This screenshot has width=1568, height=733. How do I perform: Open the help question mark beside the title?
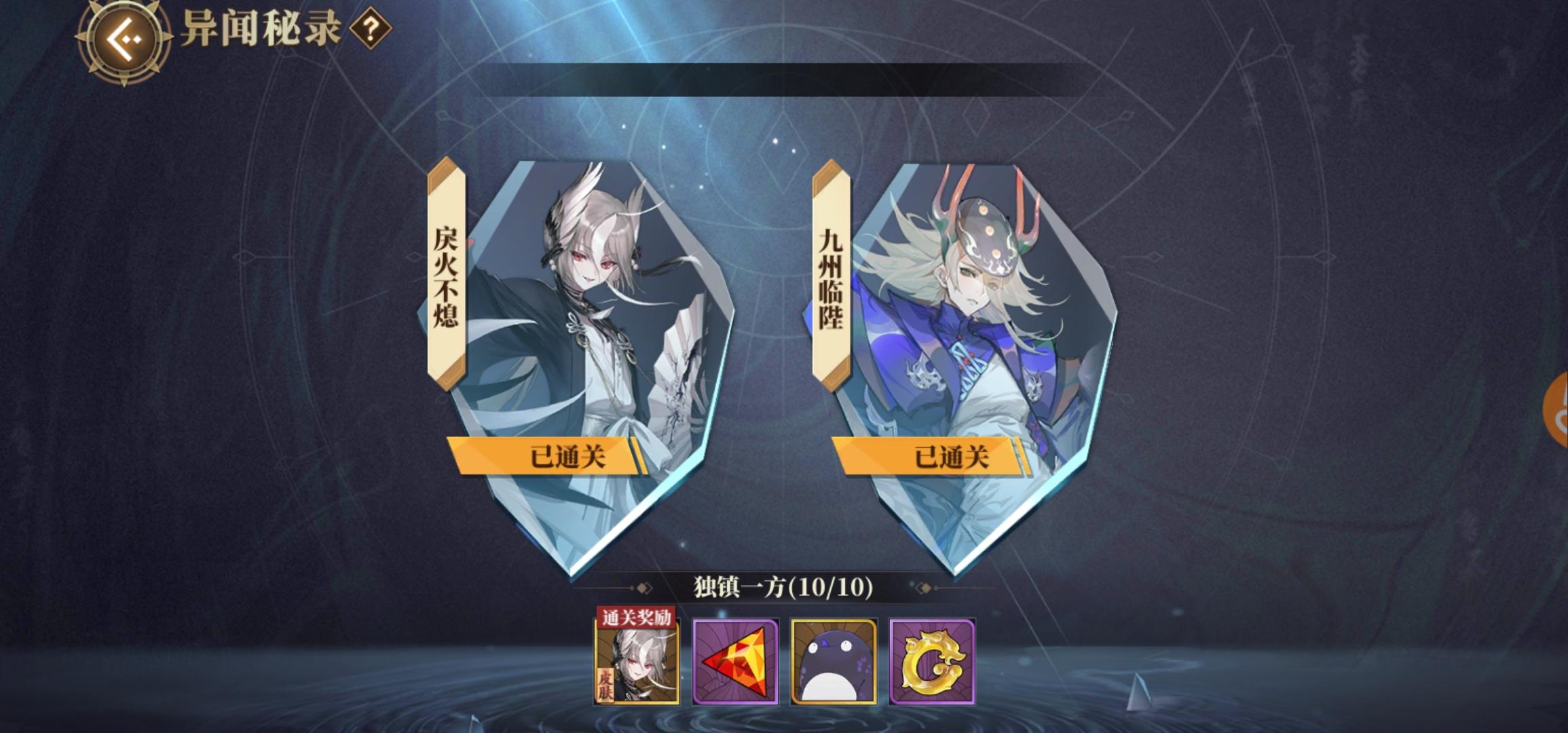370,31
